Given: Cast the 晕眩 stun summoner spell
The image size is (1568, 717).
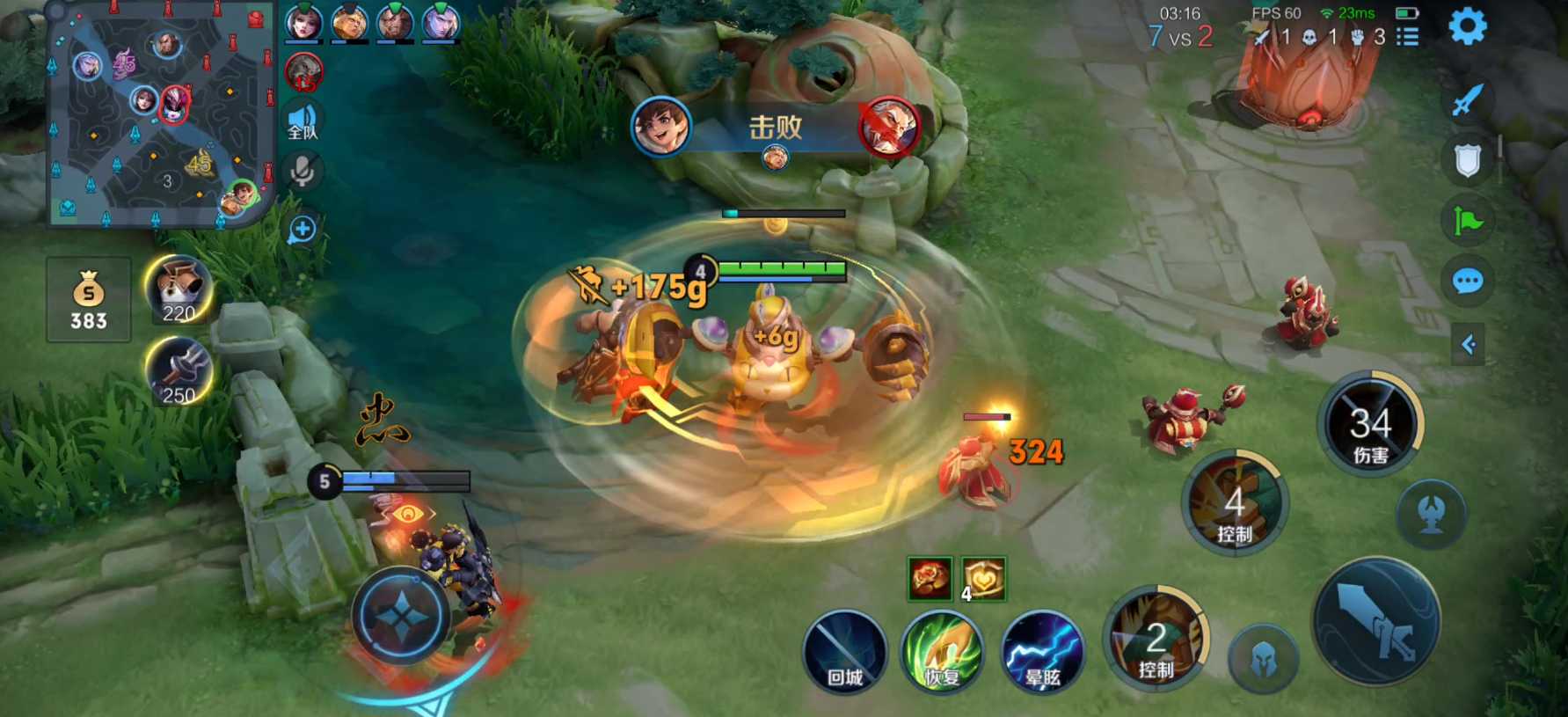Looking at the screenshot, I should coord(1043,652).
